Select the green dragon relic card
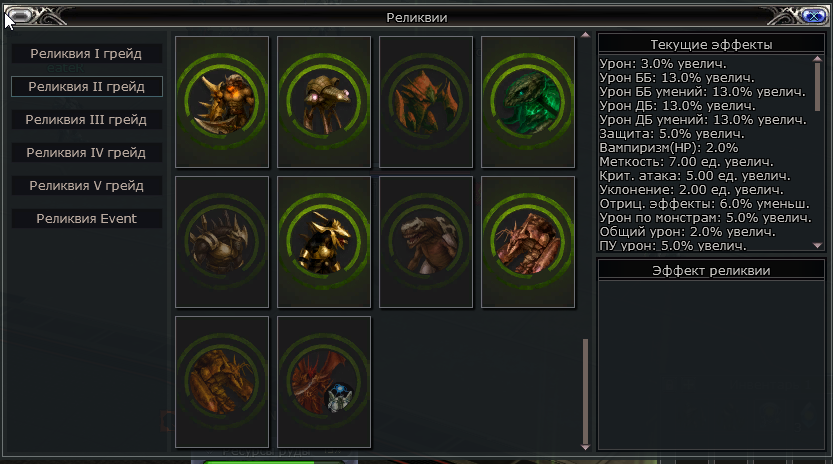This screenshot has width=833, height=464. tap(528, 102)
